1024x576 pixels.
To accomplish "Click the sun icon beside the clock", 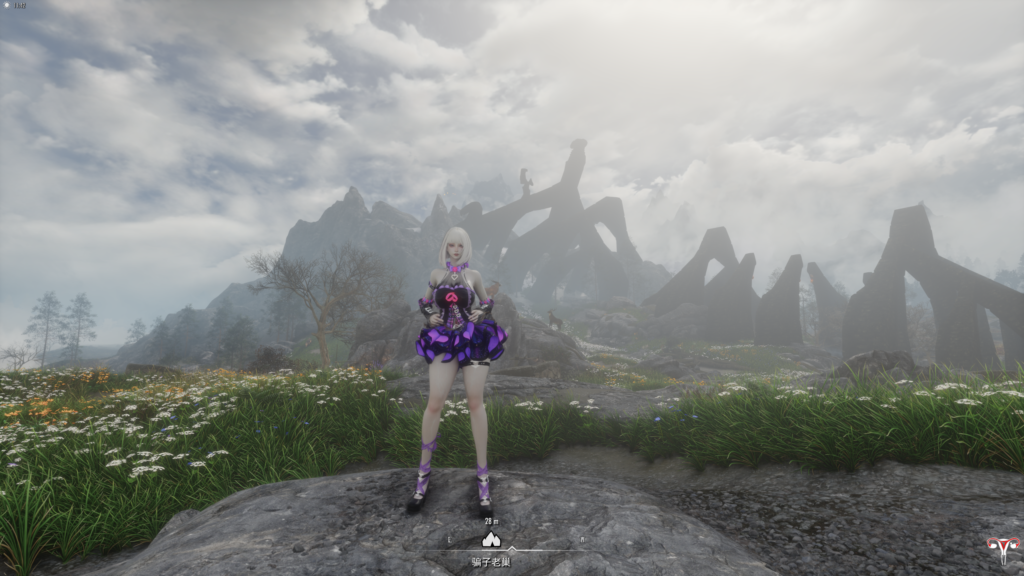I will click(x=5, y=6).
